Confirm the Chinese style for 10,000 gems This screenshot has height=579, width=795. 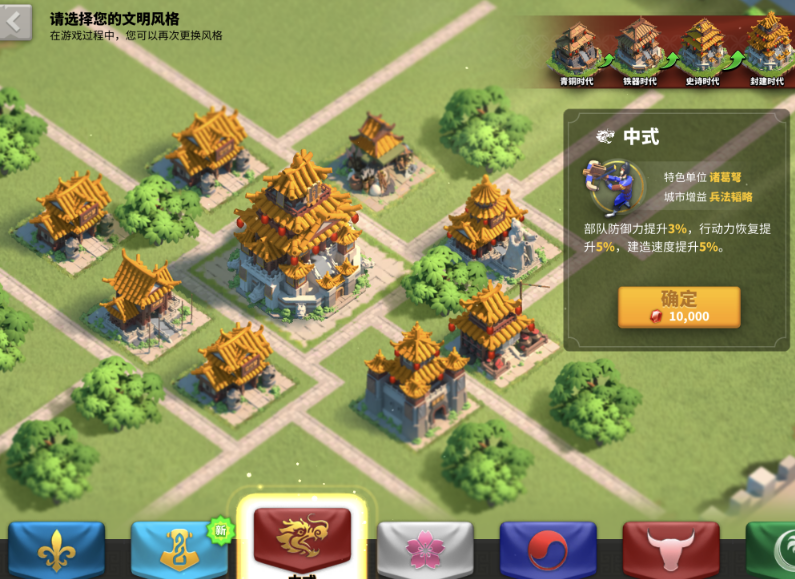(679, 307)
